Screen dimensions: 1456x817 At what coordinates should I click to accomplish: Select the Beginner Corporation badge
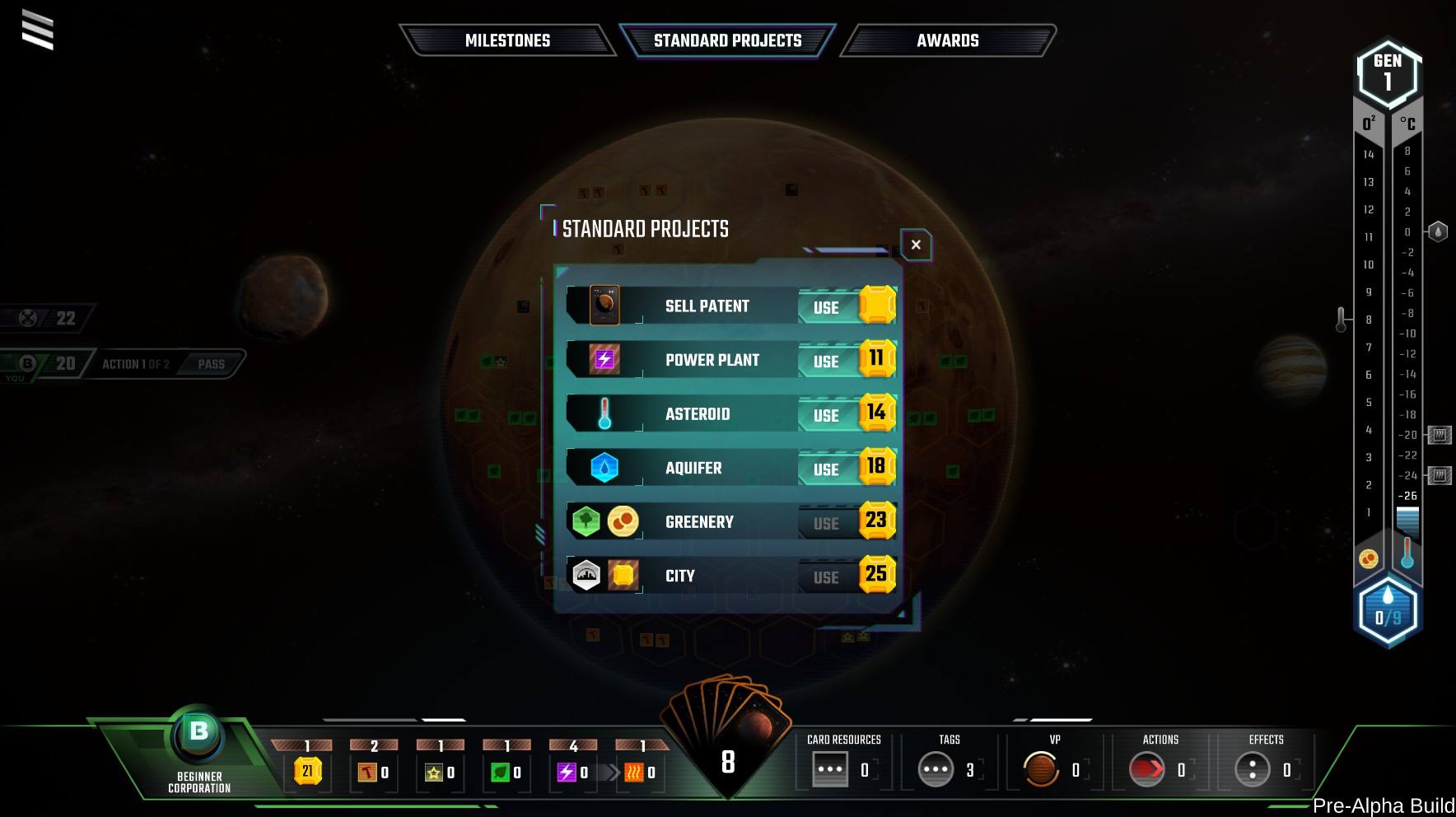pos(199,735)
